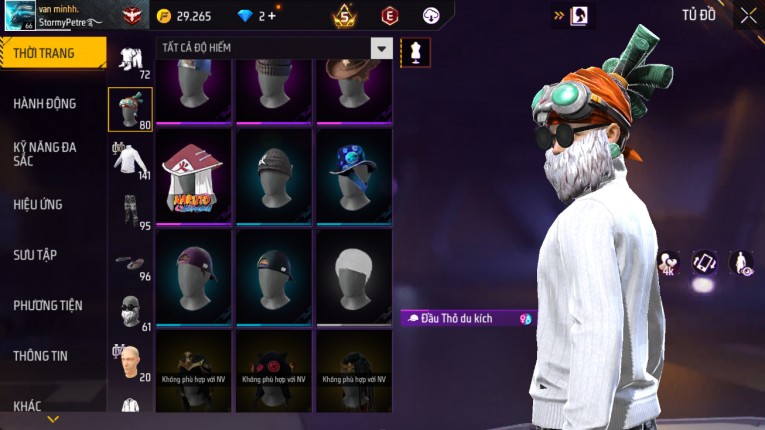Go to the Hiệu Ứng tab
Viewport: 765px width, 430px height.
pyautogui.click(x=38, y=204)
